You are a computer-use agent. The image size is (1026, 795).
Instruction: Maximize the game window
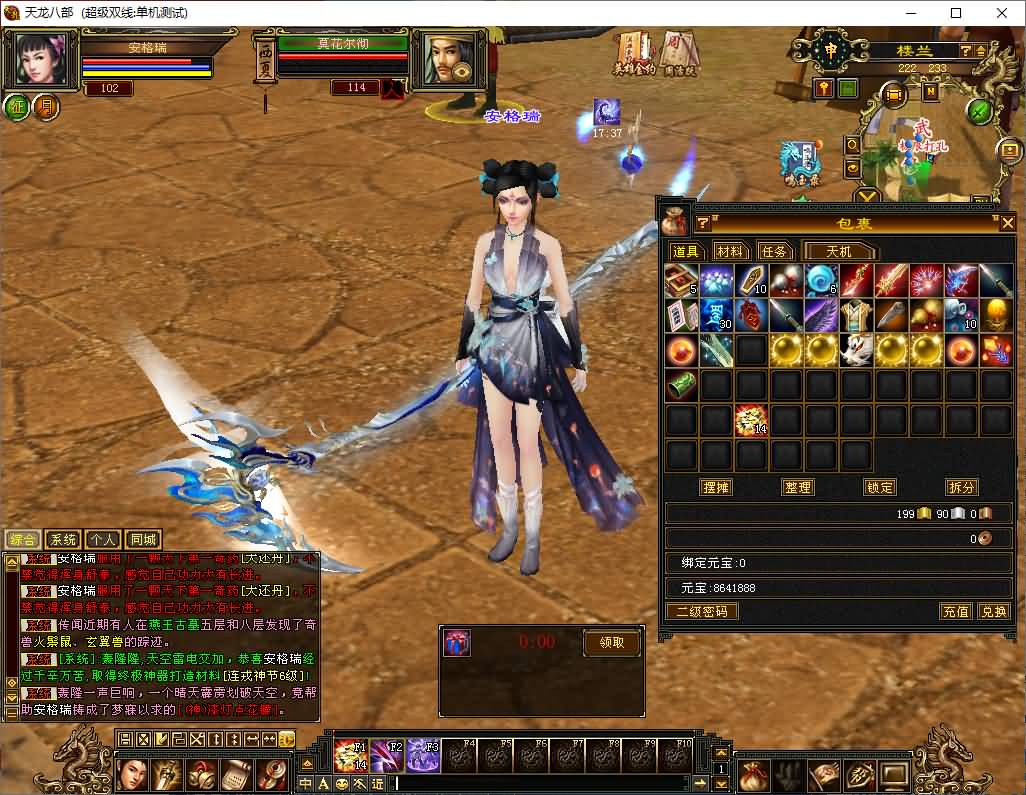point(955,13)
